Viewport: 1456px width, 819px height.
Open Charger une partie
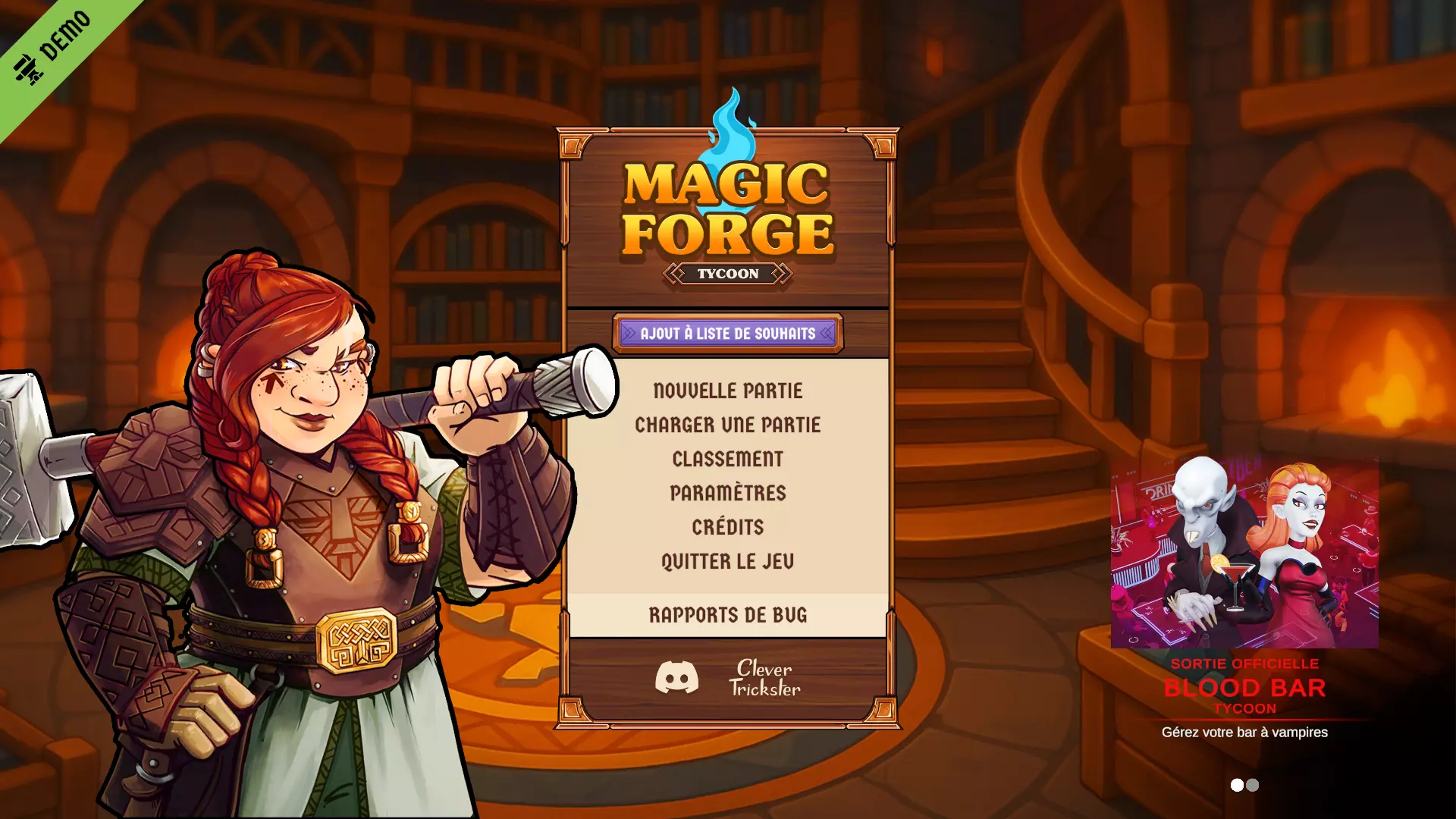pos(727,425)
